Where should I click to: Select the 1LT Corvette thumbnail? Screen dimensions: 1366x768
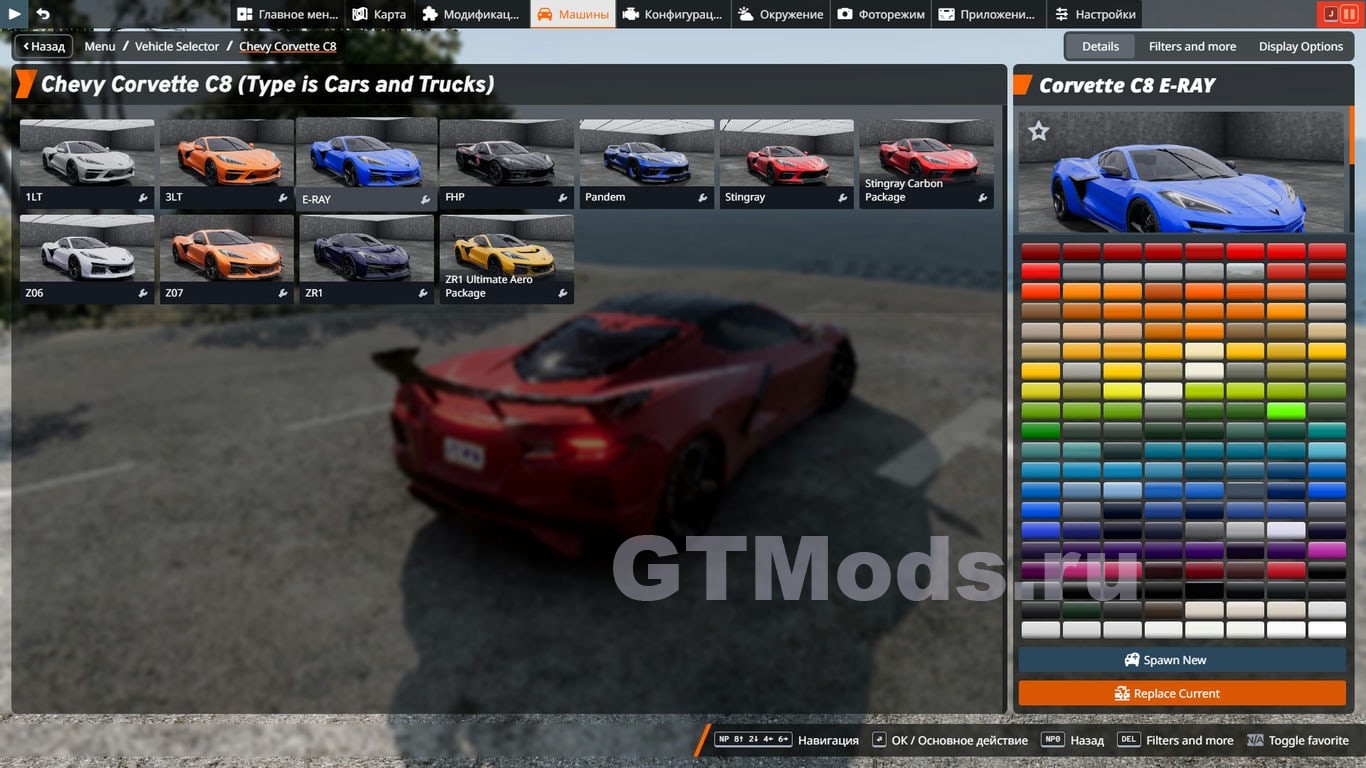[x=87, y=163]
